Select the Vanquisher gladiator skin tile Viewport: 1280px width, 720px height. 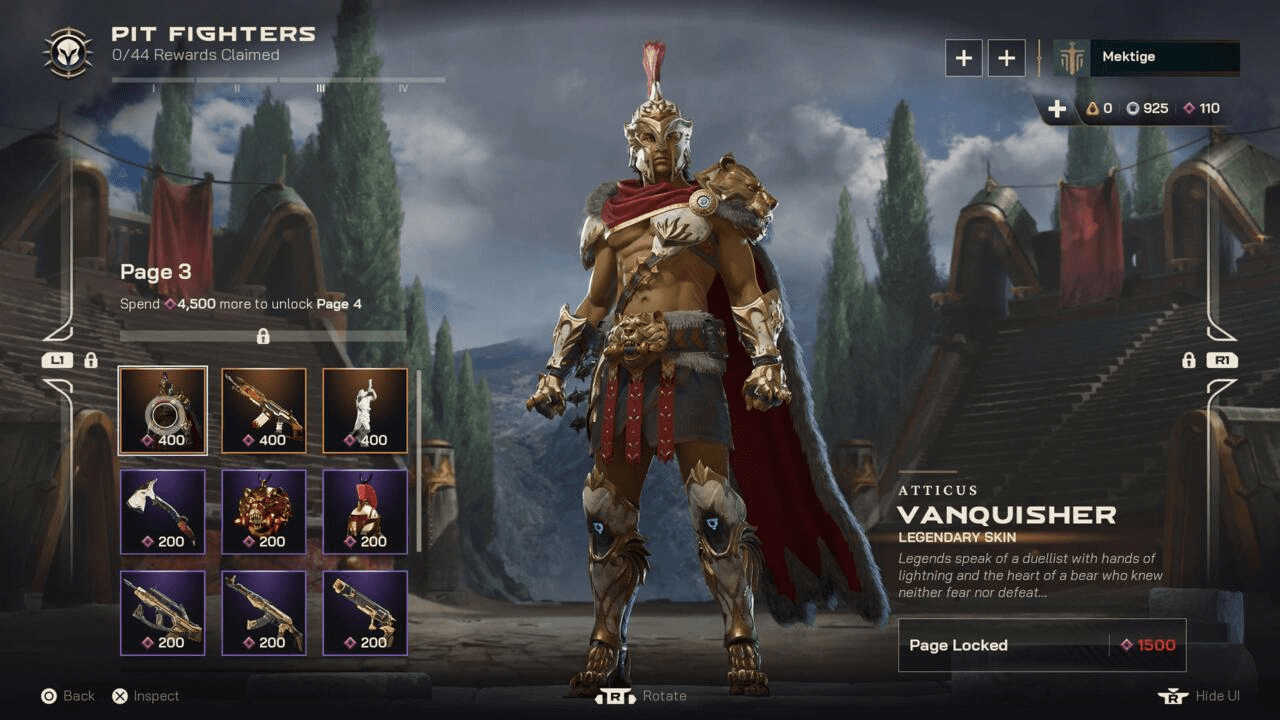point(162,410)
